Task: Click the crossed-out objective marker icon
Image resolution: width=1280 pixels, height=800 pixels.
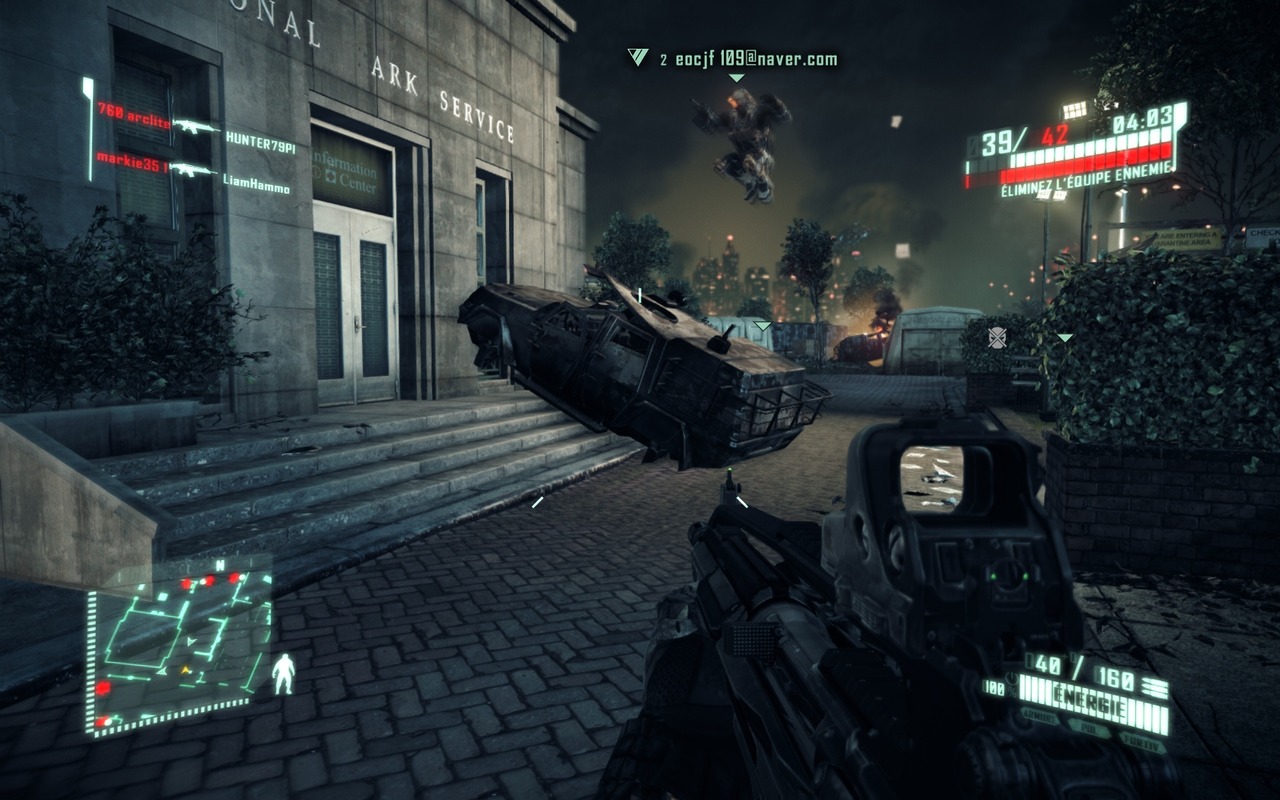Action: tap(997, 337)
